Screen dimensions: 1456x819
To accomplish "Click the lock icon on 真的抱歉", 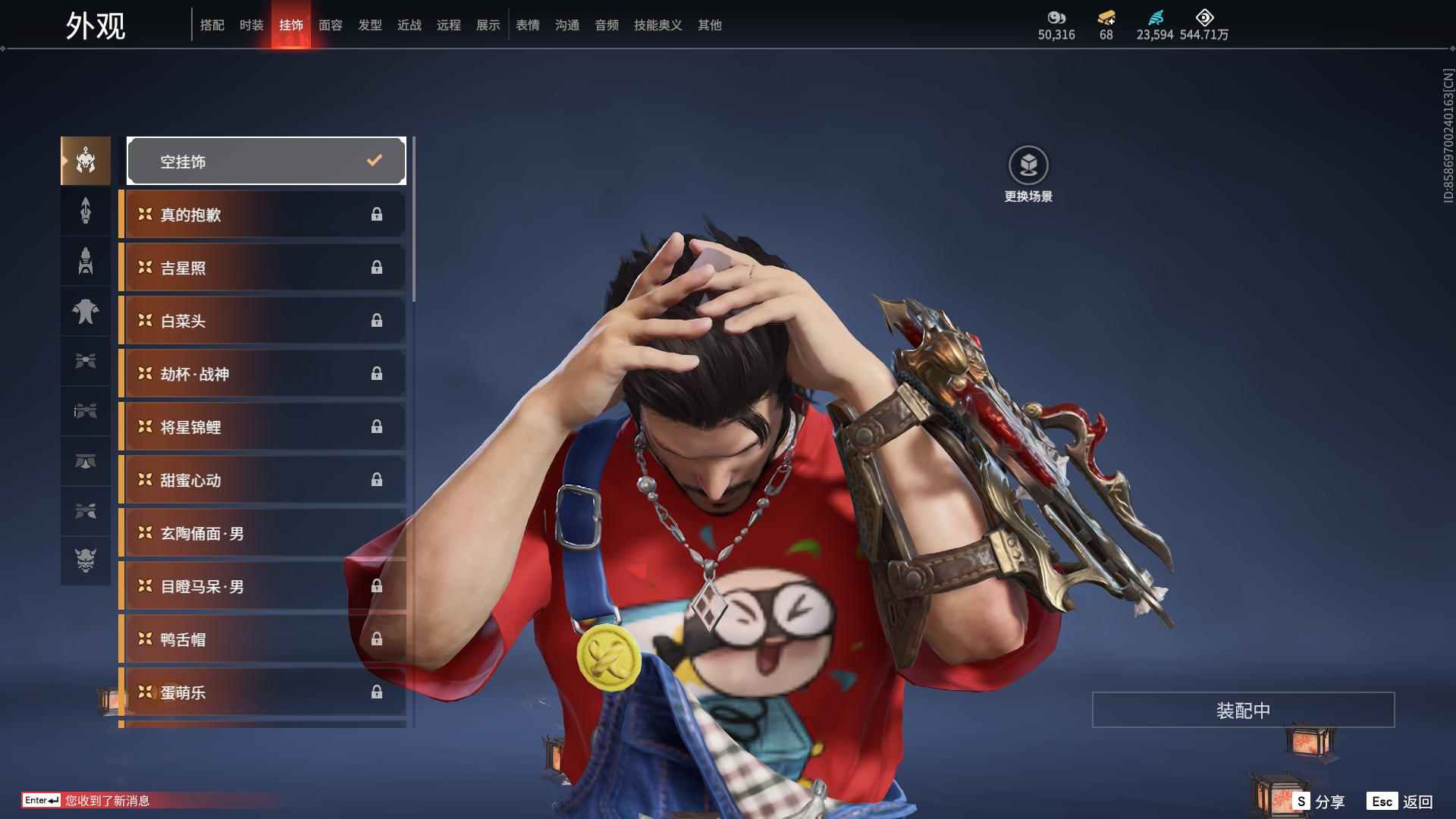I will pyautogui.click(x=377, y=215).
